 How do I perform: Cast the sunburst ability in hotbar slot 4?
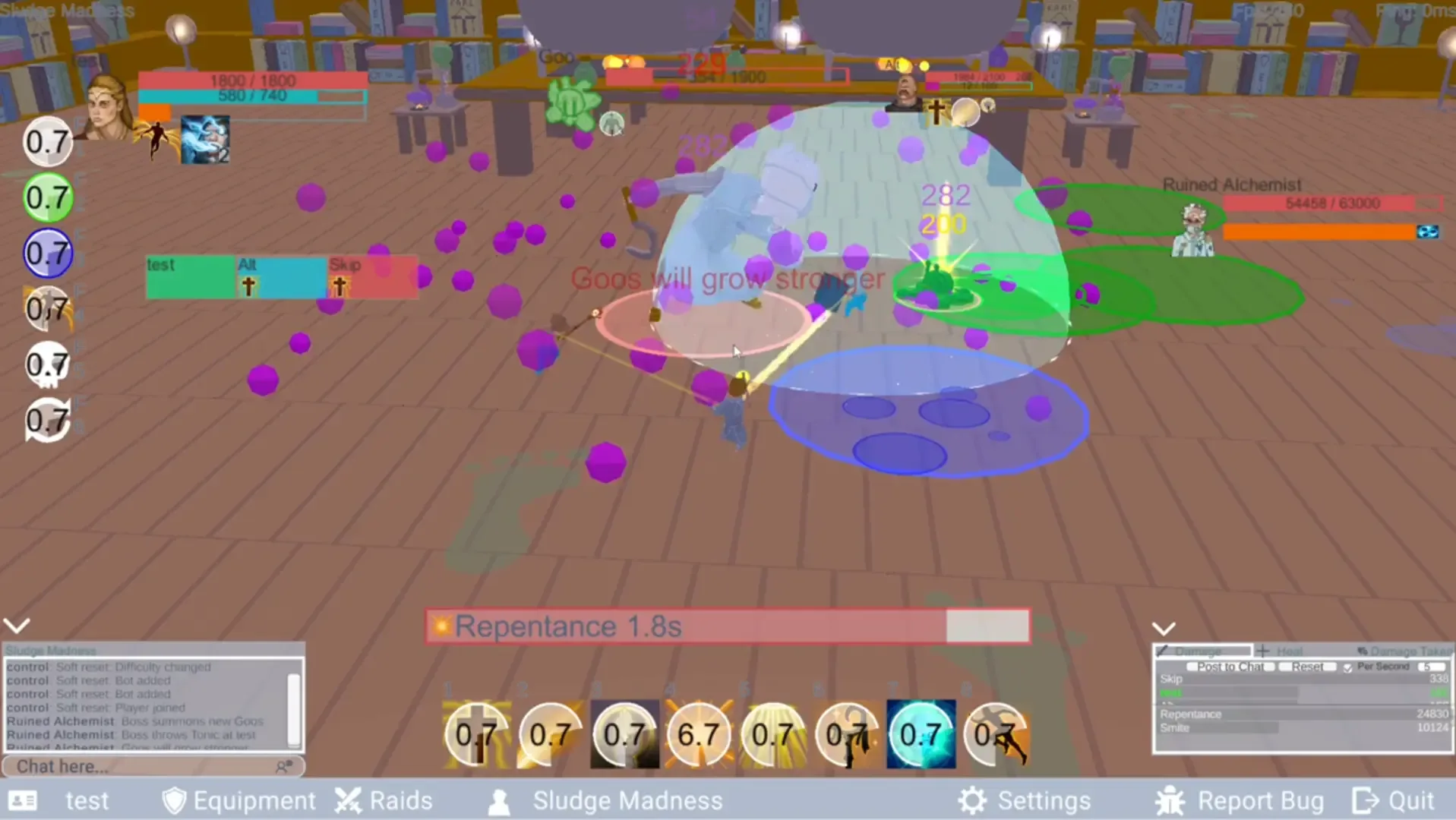coord(699,733)
